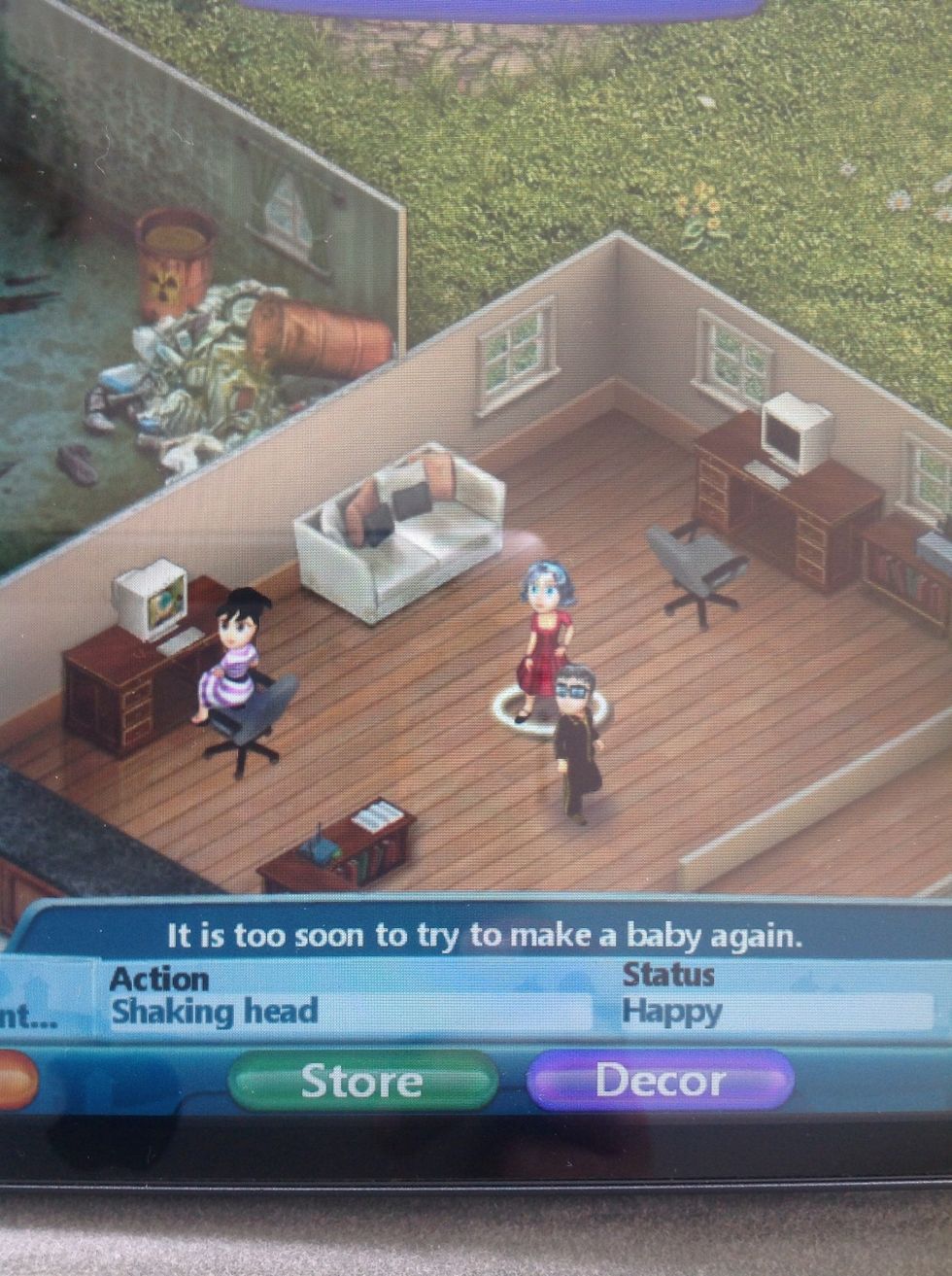Open the Decor menu
The height and width of the screenshot is (1276, 952).
[x=660, y=1081]
